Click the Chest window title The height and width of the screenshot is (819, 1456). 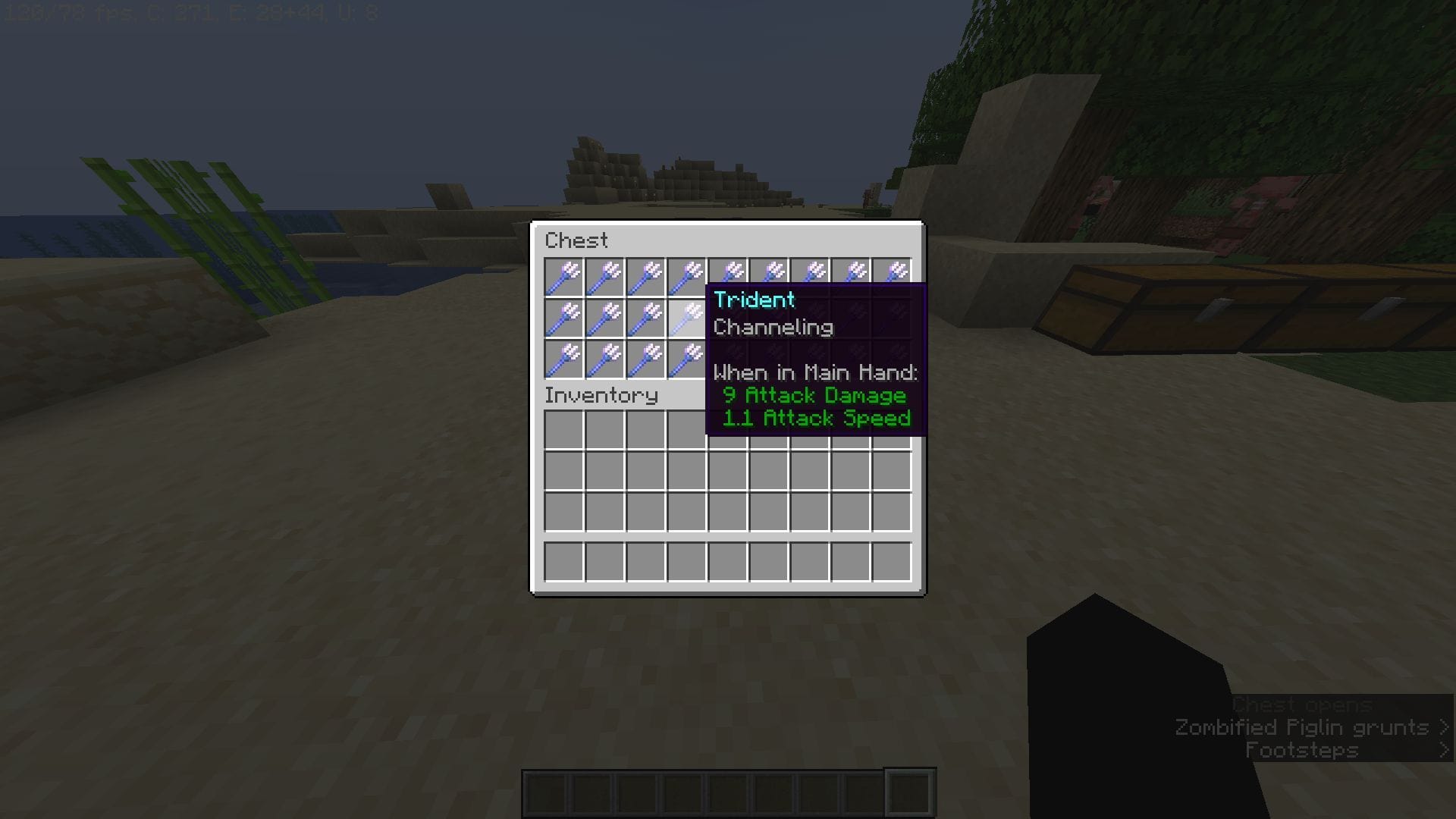coord(577,240)
